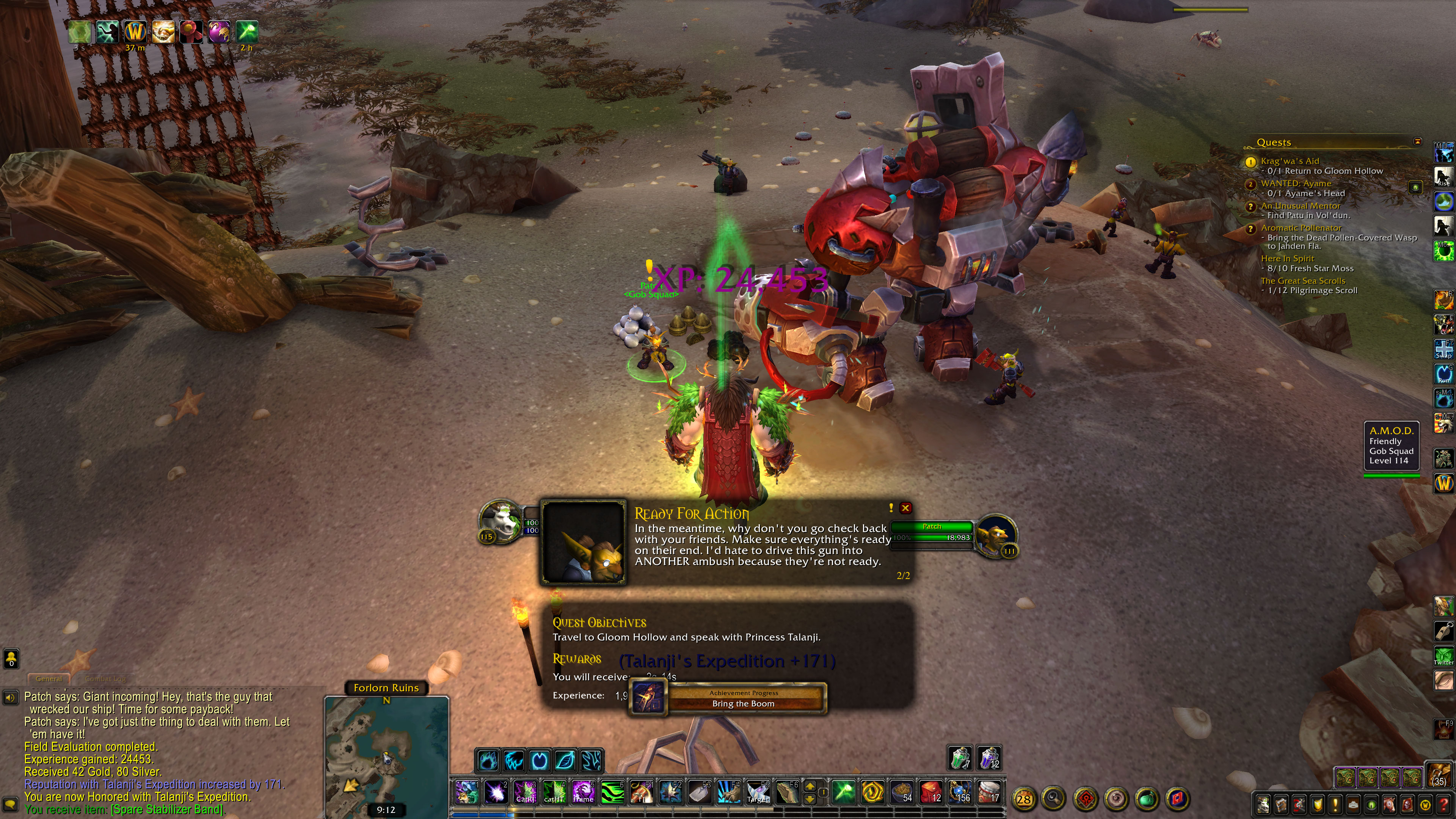This screenshot has height=819, width=1456.
Task: Click the golden handshake buff icon
Action: (x=163, y=31)
